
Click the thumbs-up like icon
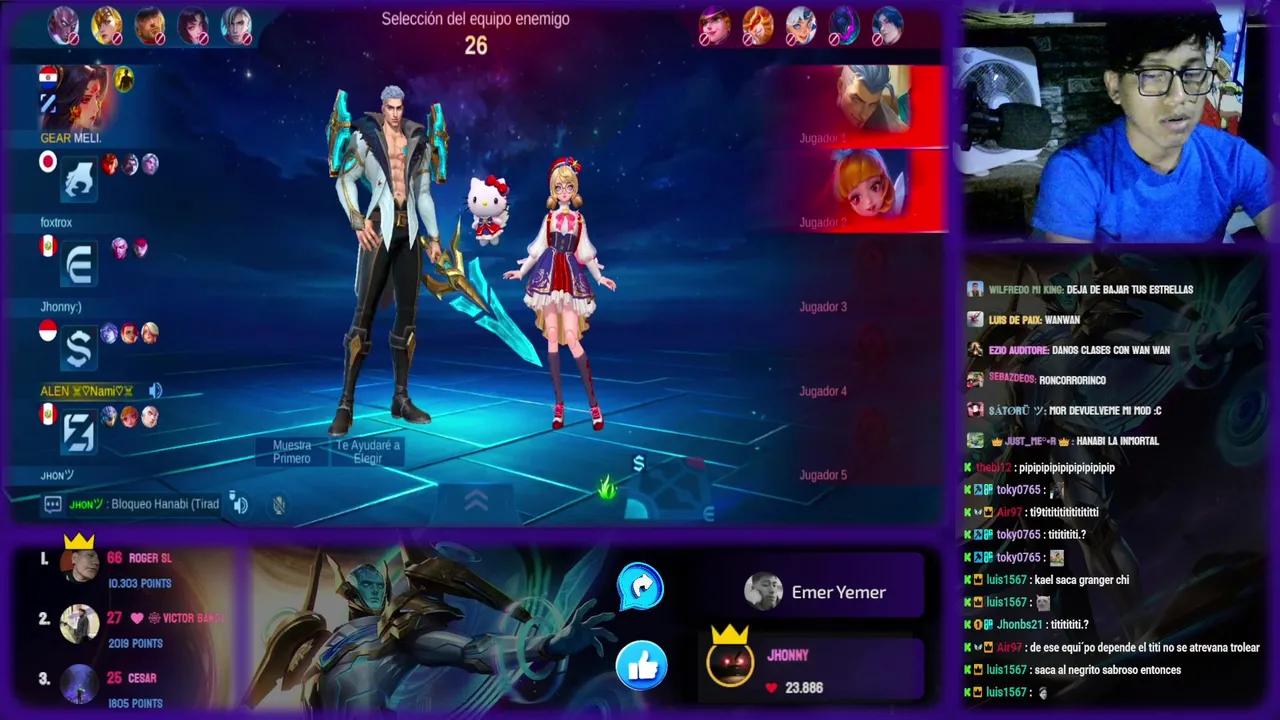[640, 666]
